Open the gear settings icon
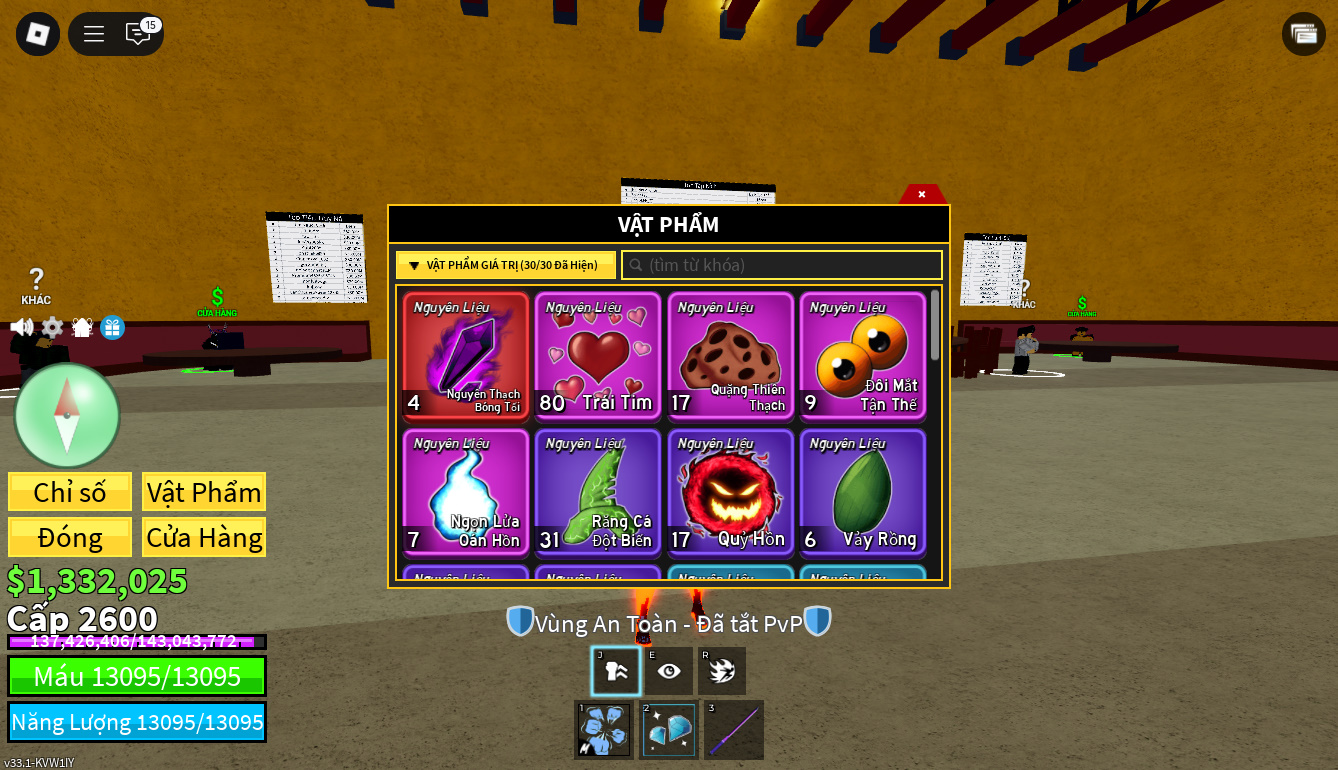Screen dimensions: 1338x770 [x=52, y=327]
